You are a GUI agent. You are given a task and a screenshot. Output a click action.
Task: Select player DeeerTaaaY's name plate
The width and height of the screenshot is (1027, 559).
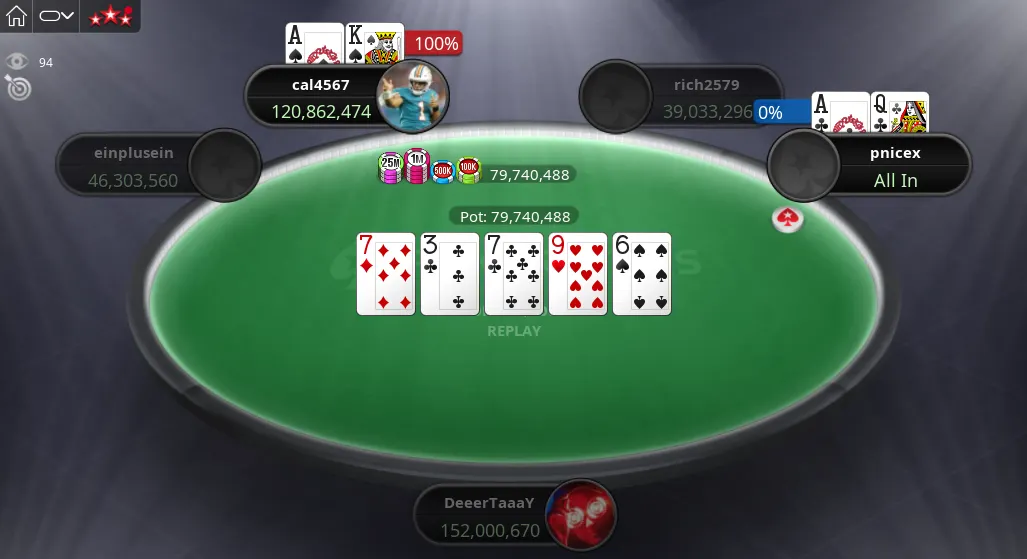pyautogui.click(x=490, y=517)
